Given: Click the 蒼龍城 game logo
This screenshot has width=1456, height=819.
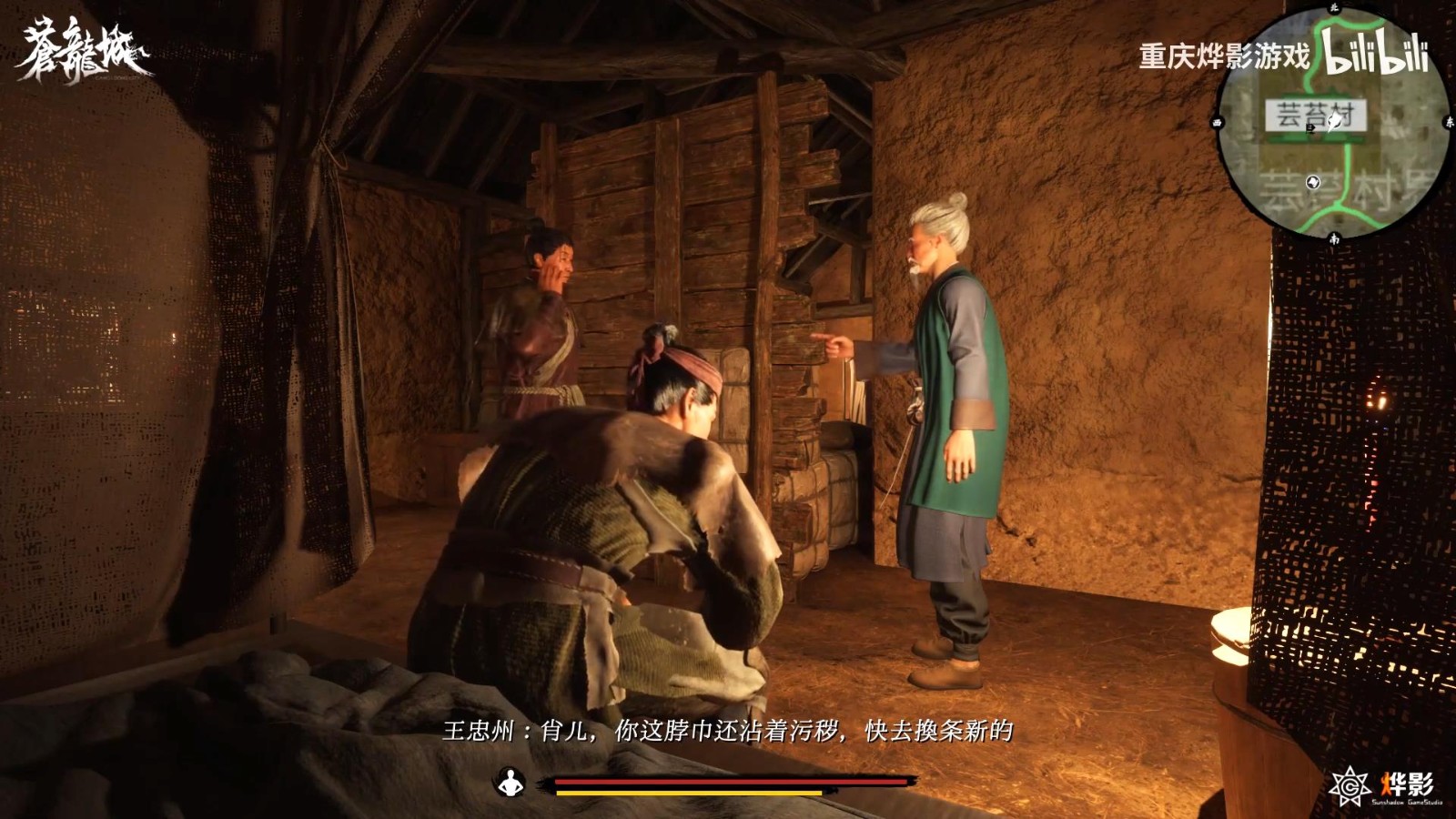Looking at the screenshot, I should pyautogui.click(x=77, y=45).
